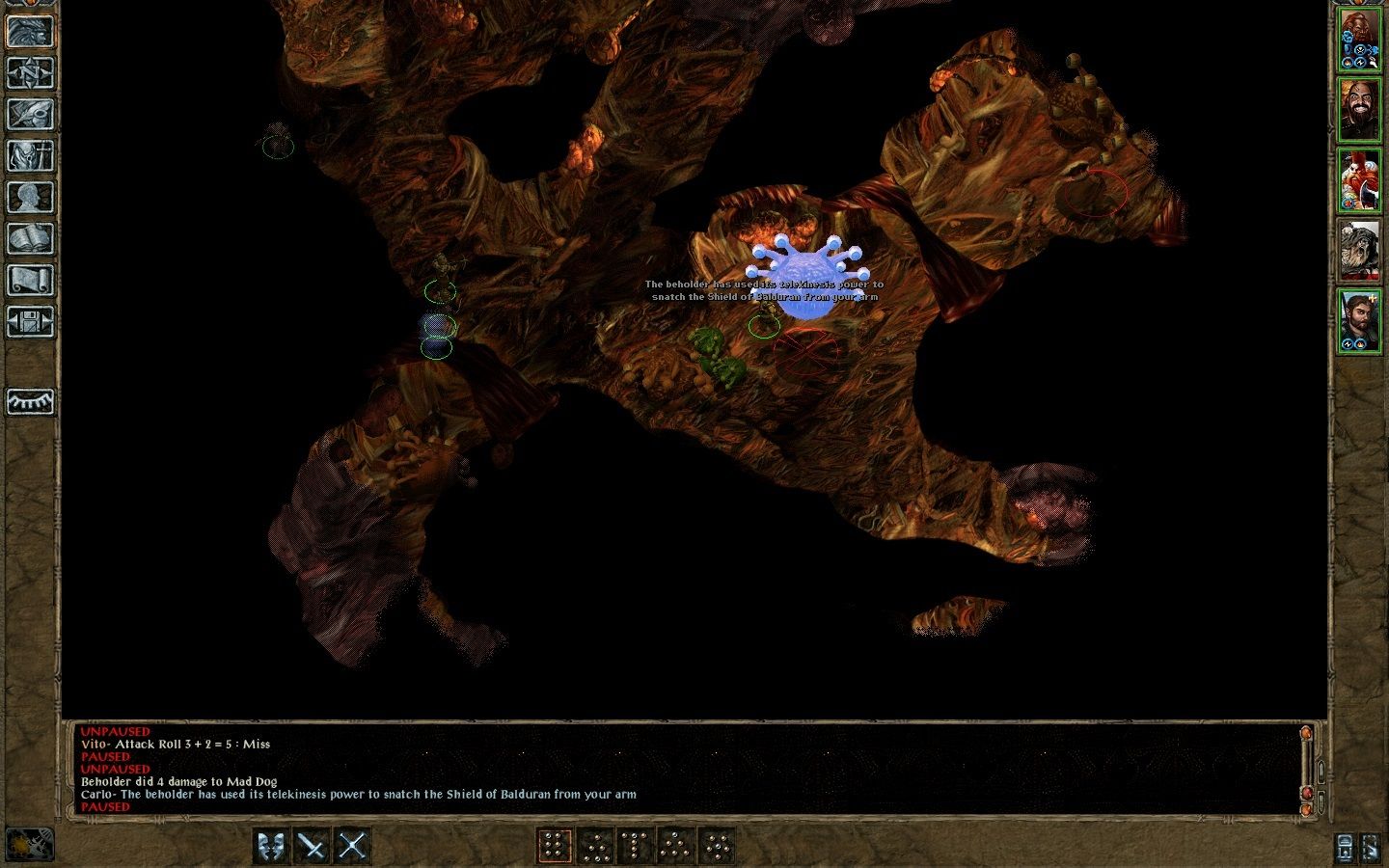Select the smiling bald character's portrait

point(1362,116)
